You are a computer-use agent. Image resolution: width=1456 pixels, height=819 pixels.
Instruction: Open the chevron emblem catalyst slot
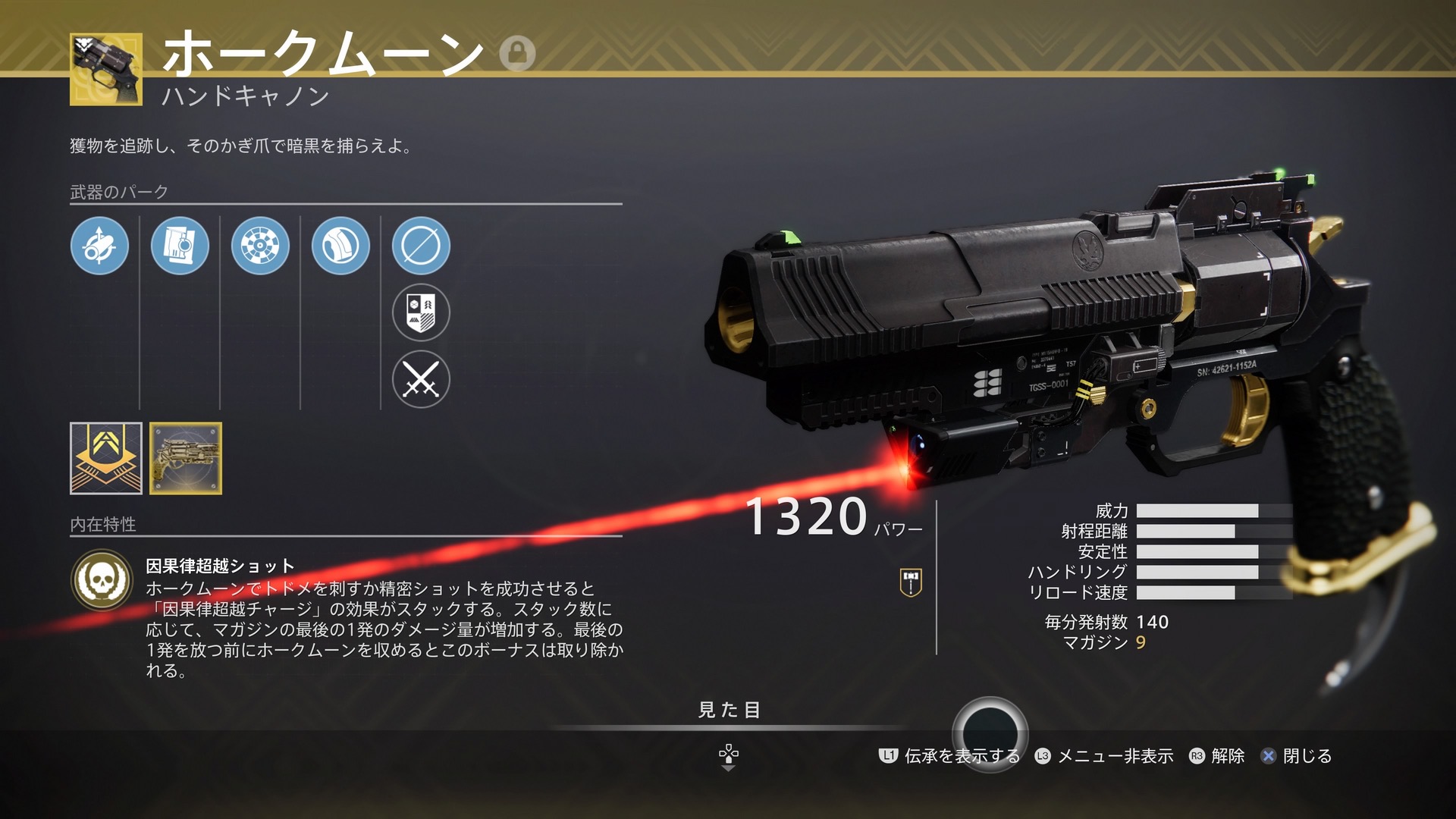[106, 458]
